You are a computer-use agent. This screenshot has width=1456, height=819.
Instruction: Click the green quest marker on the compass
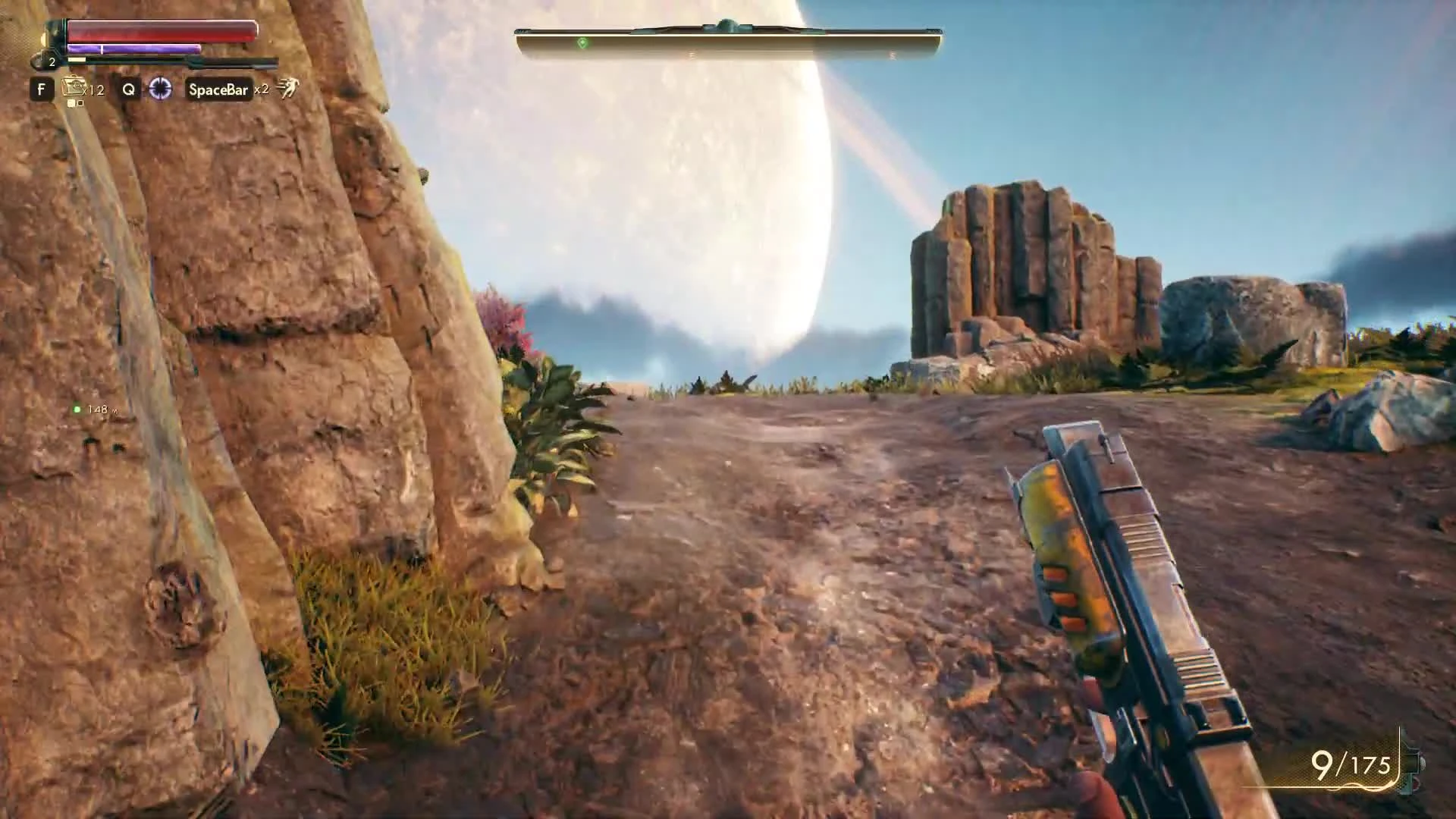pyautogui.click(x=581, y=42)
